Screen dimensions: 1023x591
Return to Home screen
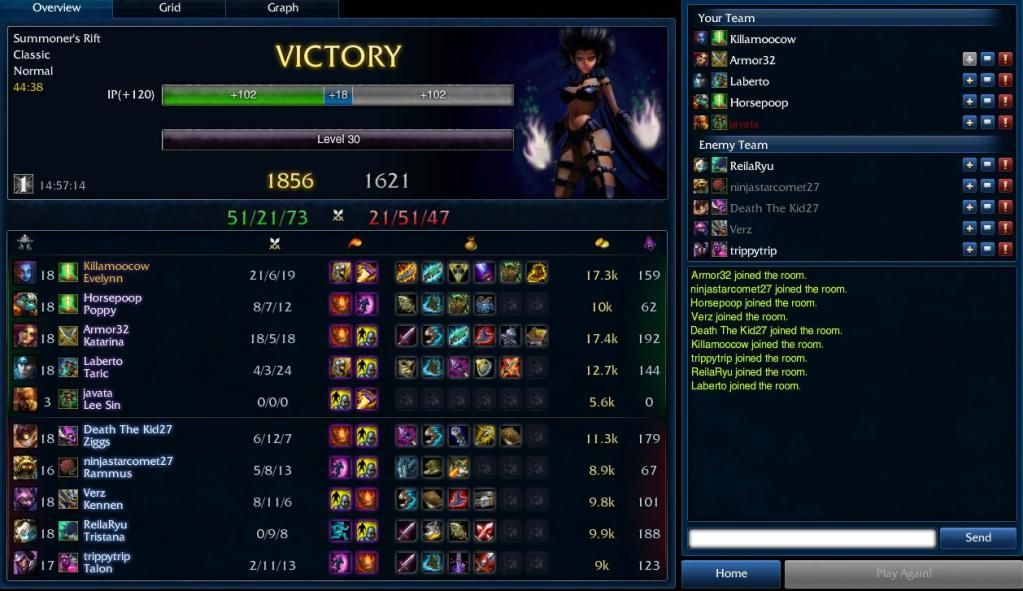pos(731,574)
